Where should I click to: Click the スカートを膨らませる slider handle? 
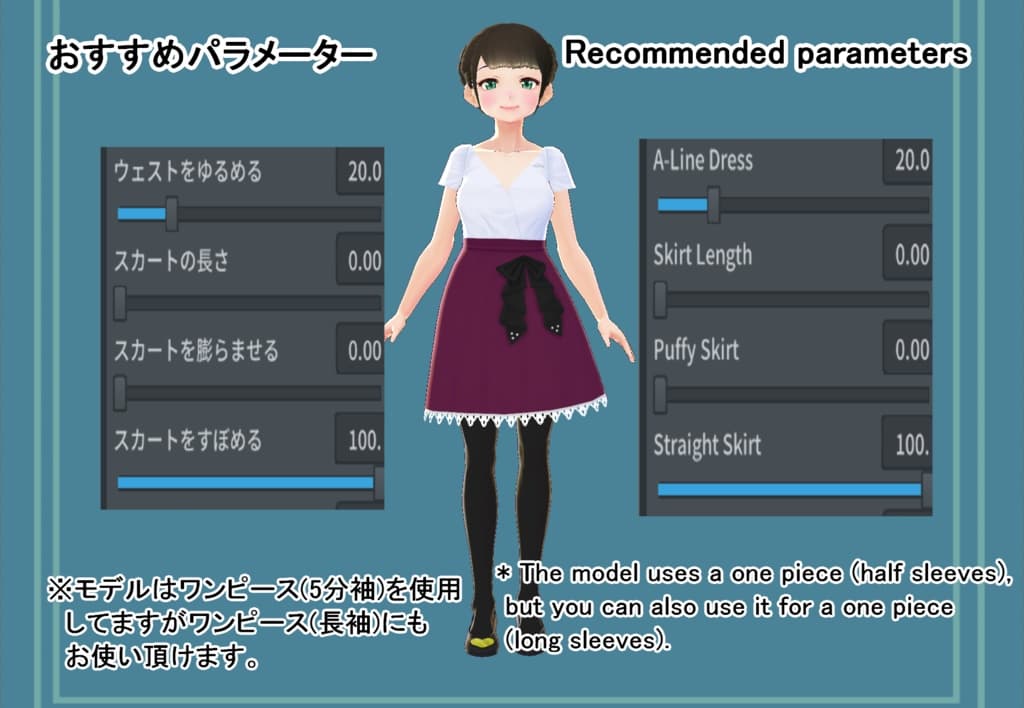tap(120, 392)
